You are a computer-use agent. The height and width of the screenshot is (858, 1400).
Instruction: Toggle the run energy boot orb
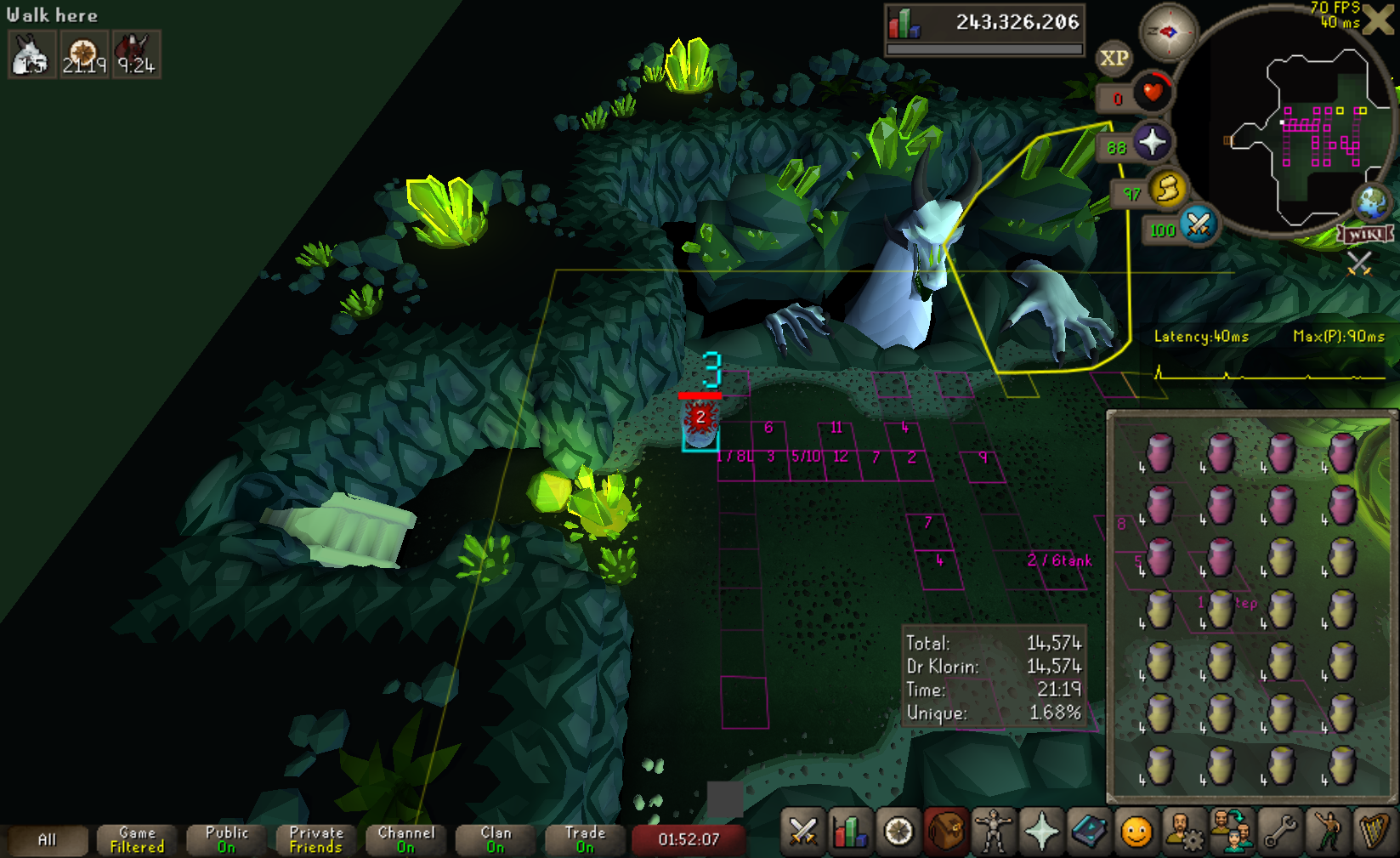[x=1168, y=189]
